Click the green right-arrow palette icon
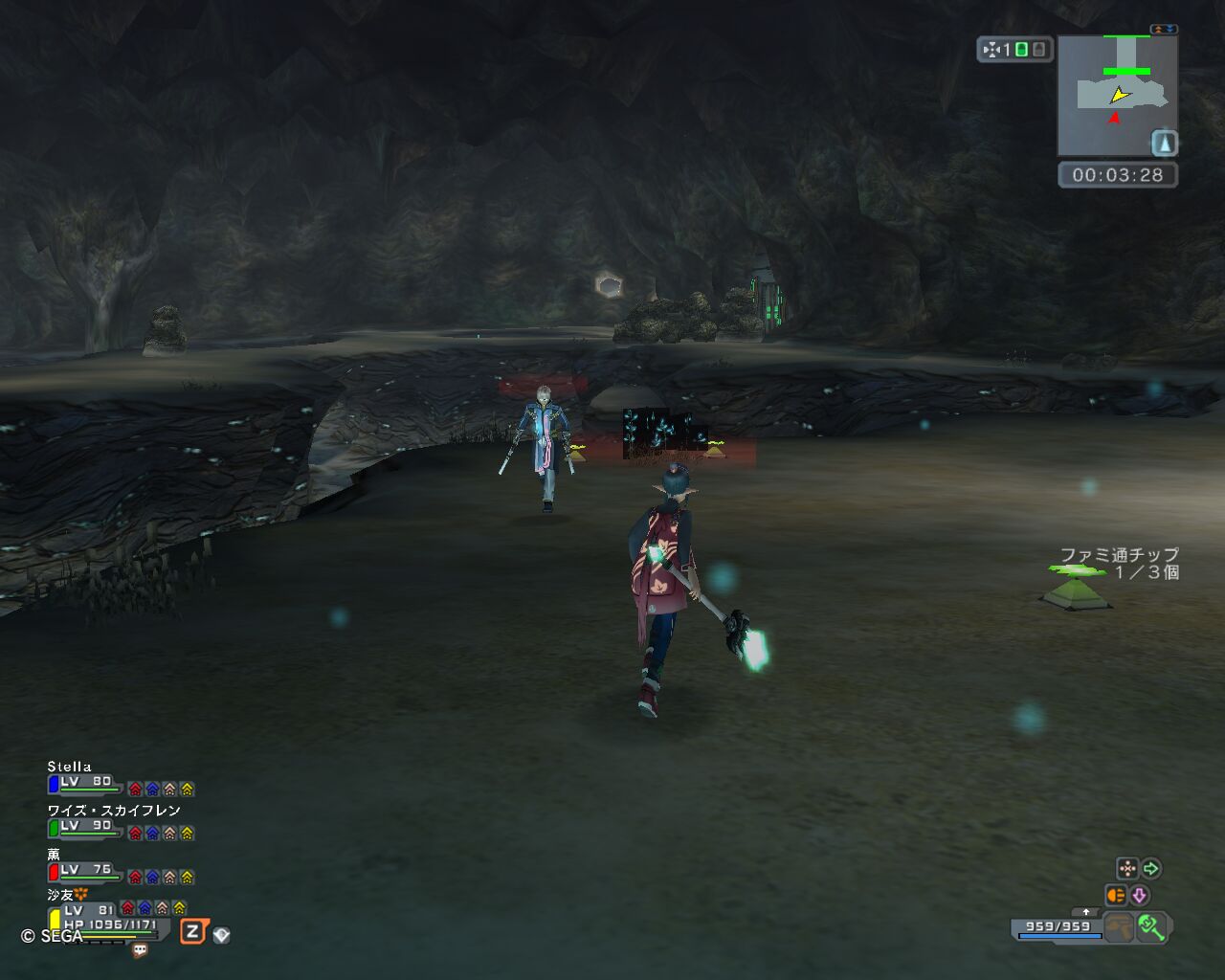The image size is (1225, 980). 1151,868
